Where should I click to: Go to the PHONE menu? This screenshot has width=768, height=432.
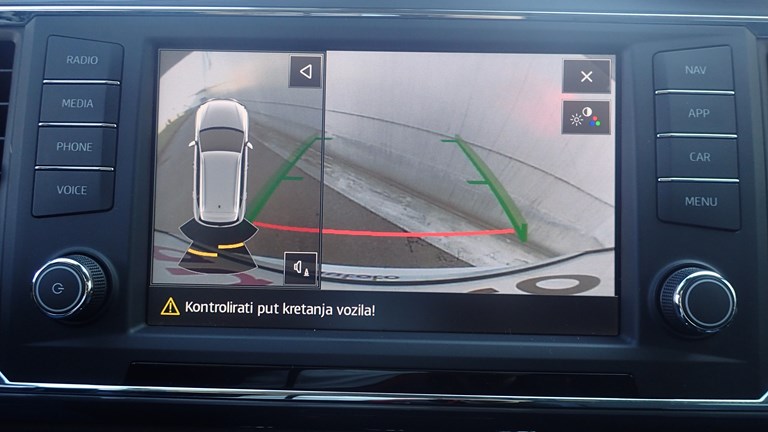tap(75, 147)
